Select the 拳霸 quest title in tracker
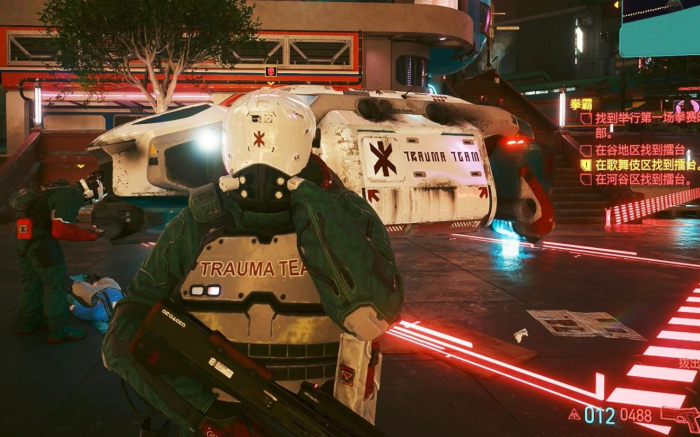Screen dimensions: 700x437 581,103
